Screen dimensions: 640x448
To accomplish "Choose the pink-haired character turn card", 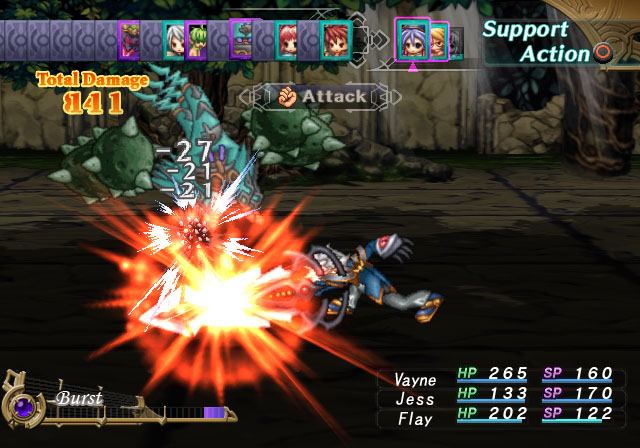I will click(x=287, y=41).
